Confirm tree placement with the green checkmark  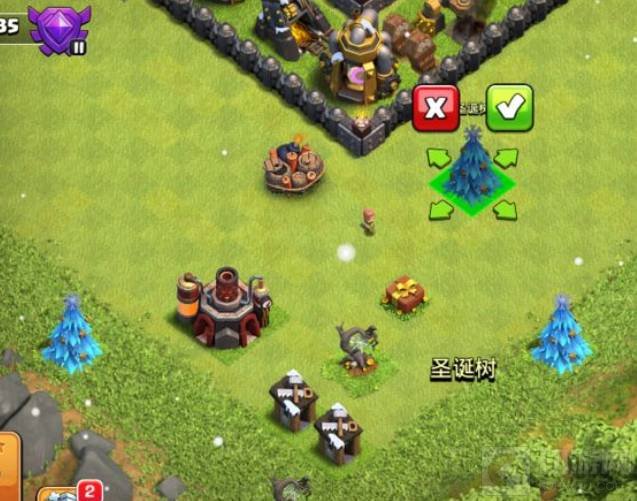(509, 108)
